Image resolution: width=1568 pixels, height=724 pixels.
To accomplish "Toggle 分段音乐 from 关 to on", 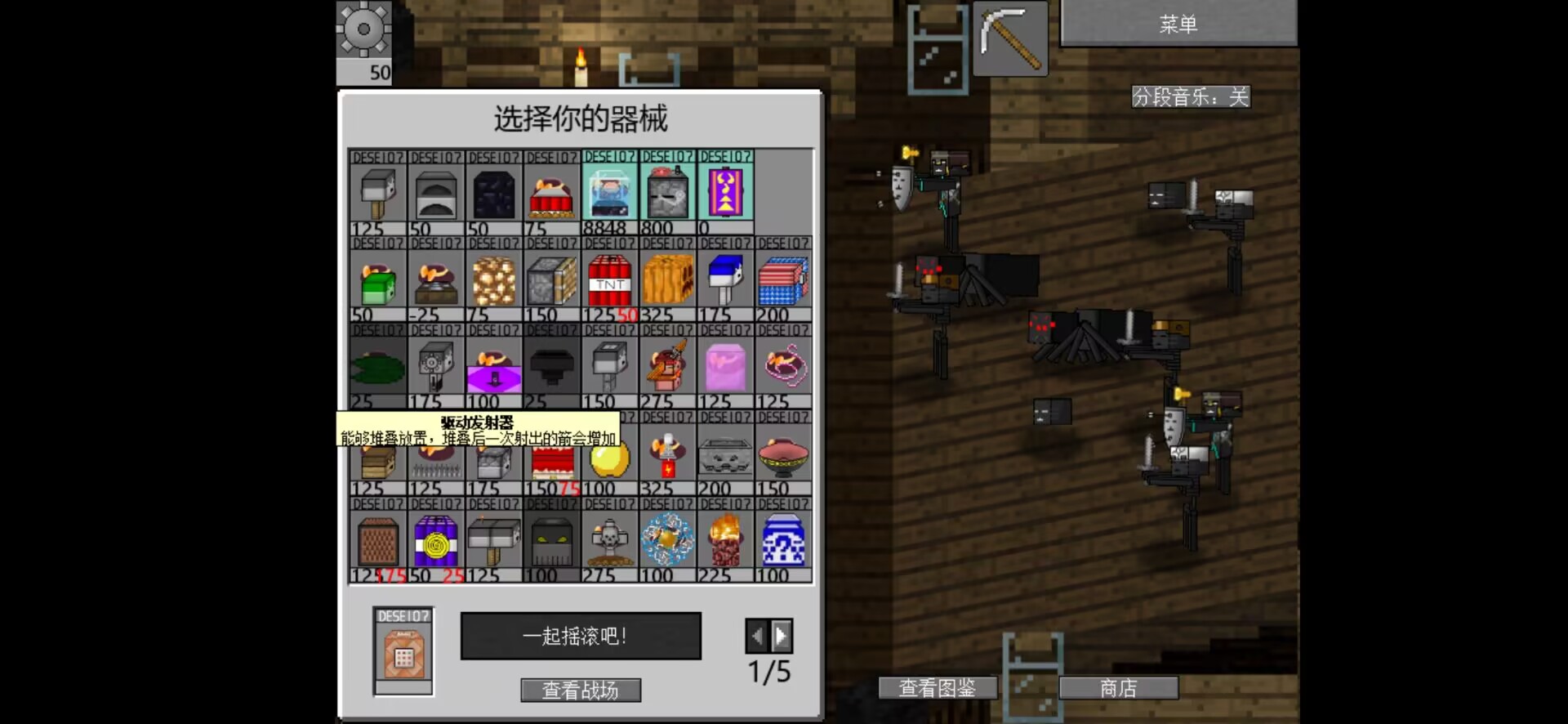I will click(x=1192, y=97).
